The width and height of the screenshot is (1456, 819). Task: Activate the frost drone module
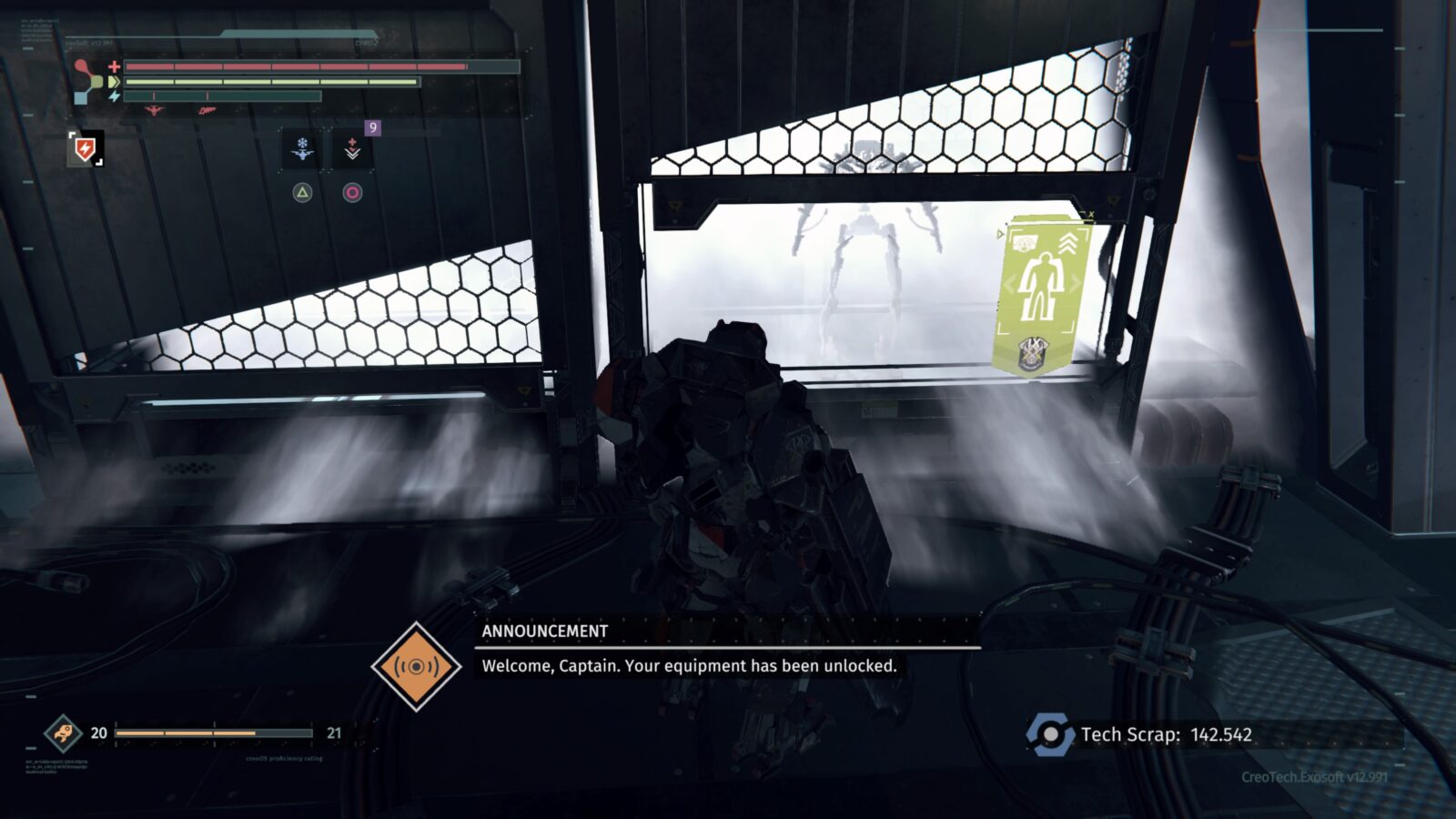[x=302, y=150]
